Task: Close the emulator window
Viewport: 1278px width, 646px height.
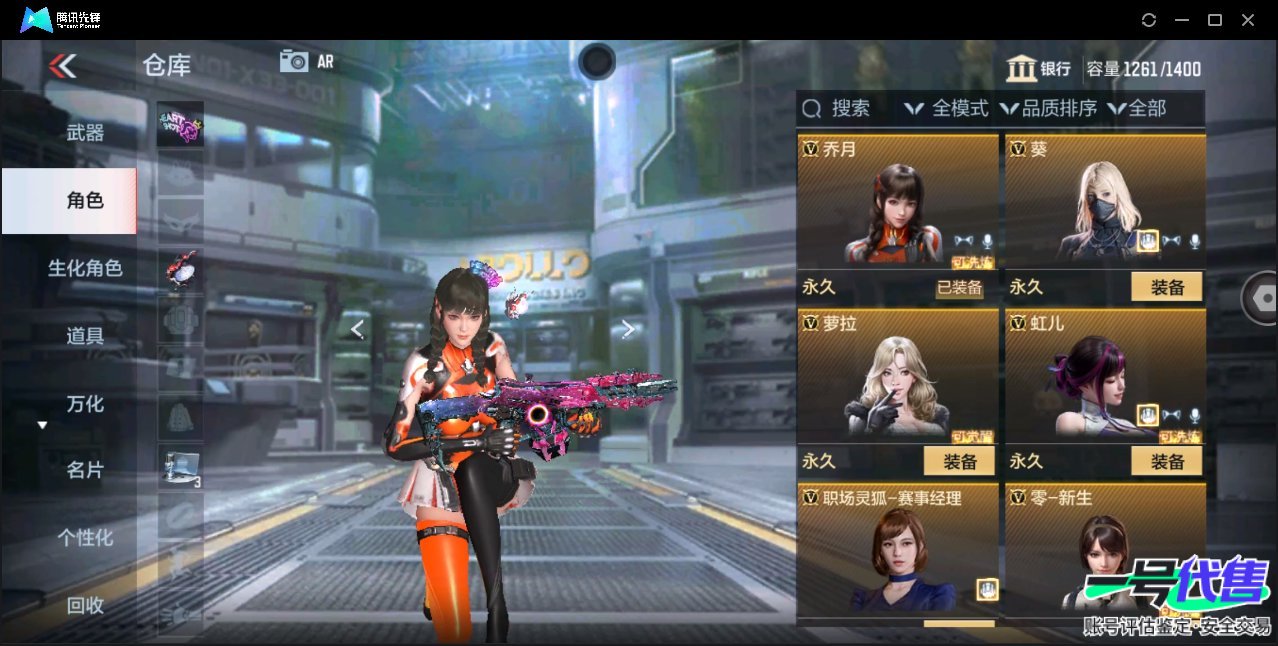Action: [1248, 20]
